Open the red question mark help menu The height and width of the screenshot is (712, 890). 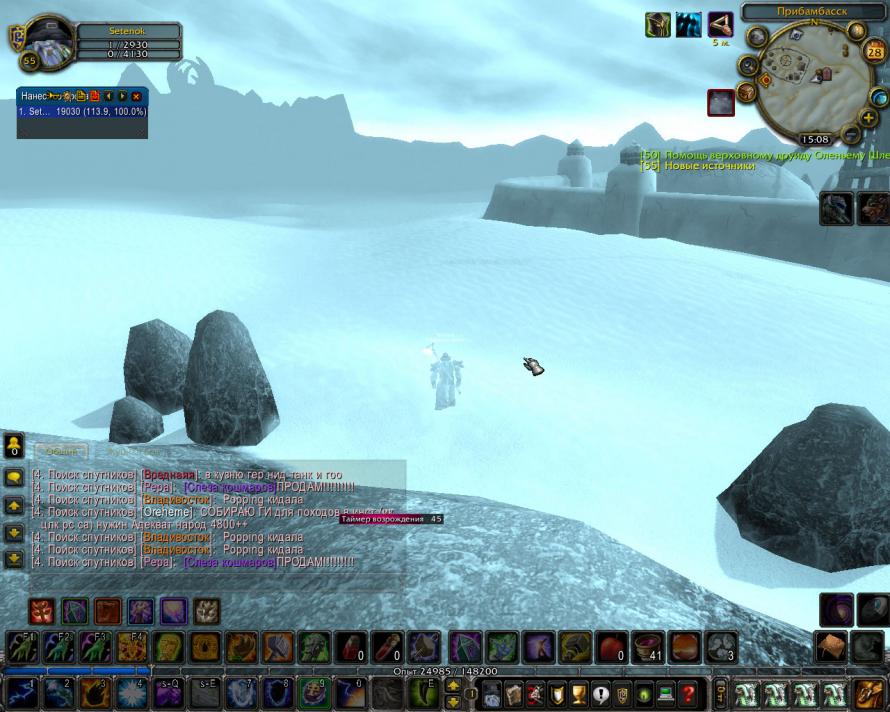click(x=688, y=693)
